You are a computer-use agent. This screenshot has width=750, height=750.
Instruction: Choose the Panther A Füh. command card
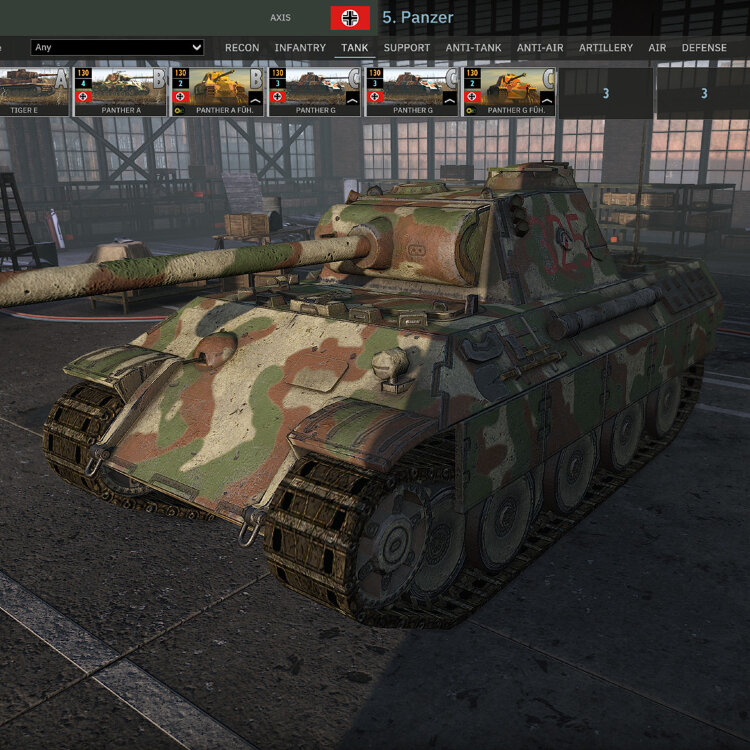click(x=217, y=91)
